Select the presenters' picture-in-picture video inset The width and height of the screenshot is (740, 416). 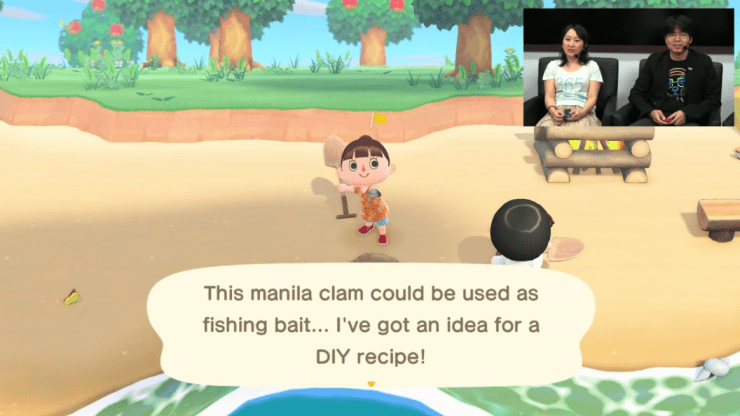(629, 67)
